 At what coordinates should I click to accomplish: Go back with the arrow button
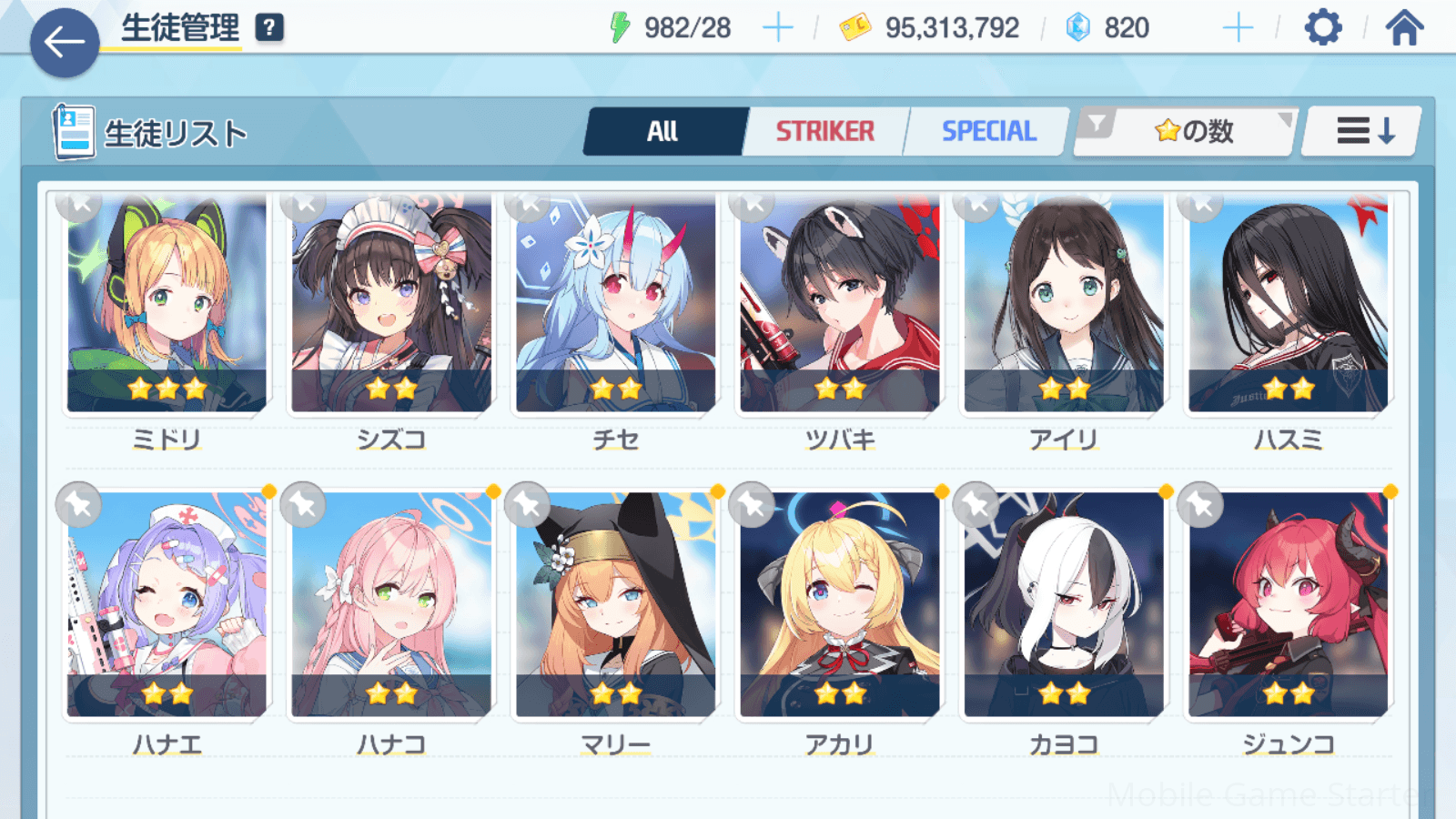pos(65,42)
